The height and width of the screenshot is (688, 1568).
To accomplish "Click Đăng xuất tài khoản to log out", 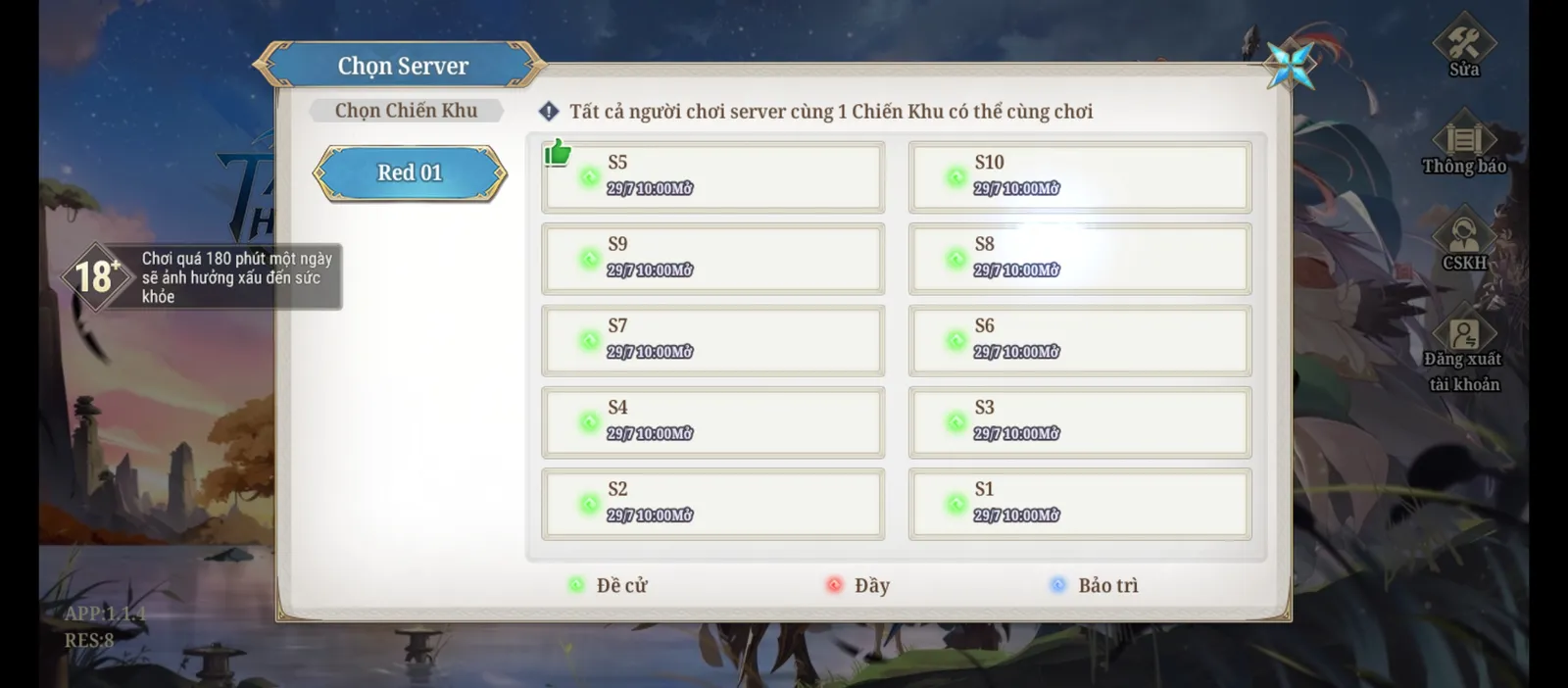I will click(x=1464, y=353).
